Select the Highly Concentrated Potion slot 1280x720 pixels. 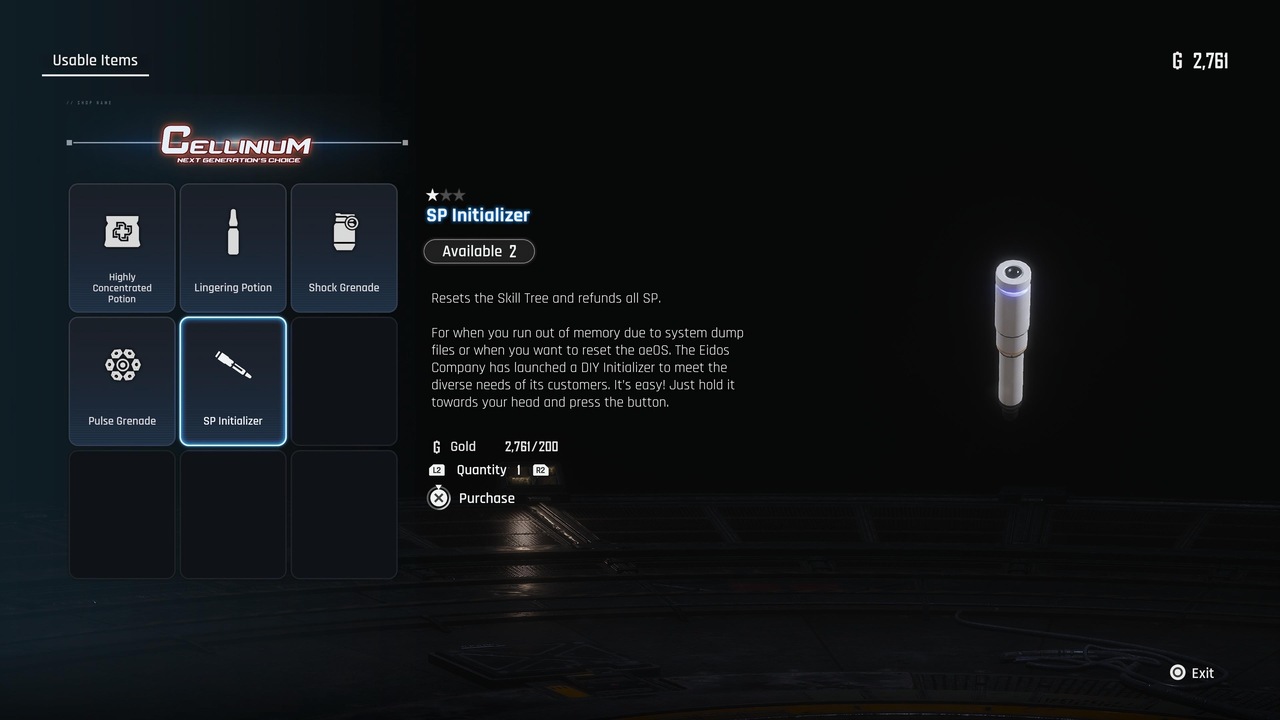tap(122, 248)
